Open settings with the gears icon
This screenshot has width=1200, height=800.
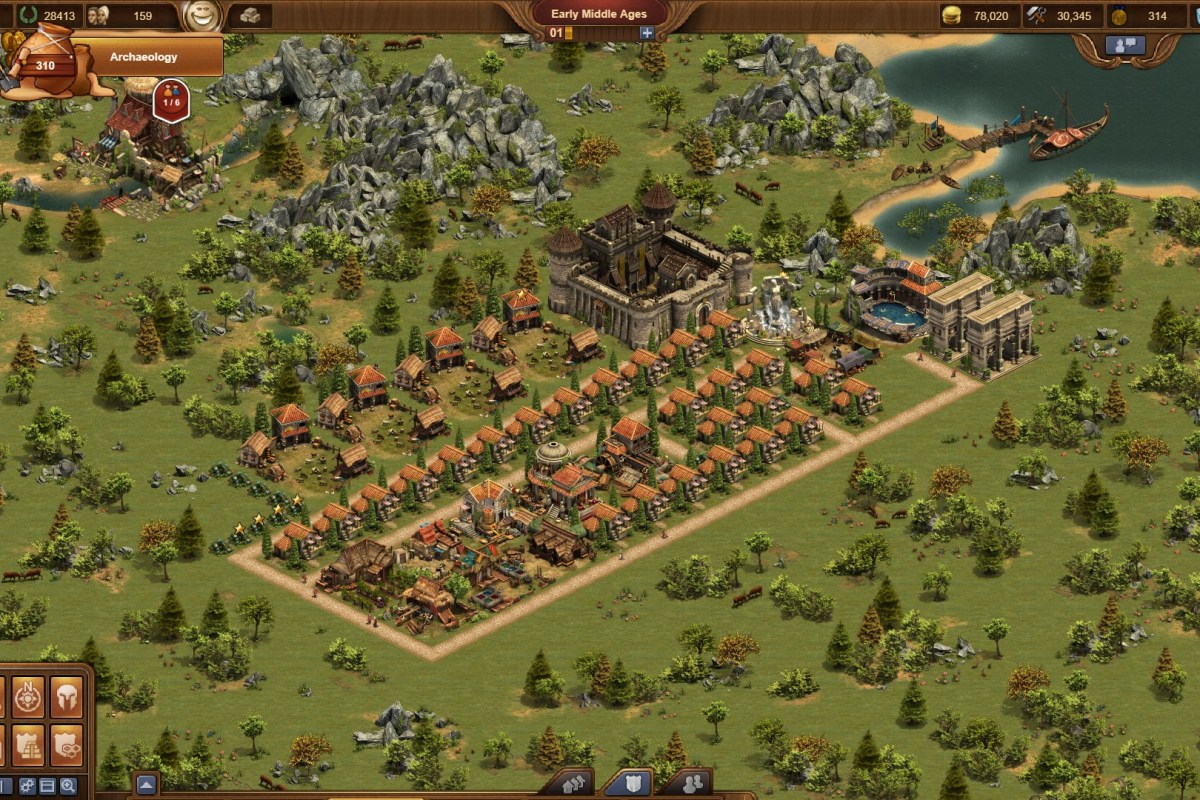pos(27,786)
